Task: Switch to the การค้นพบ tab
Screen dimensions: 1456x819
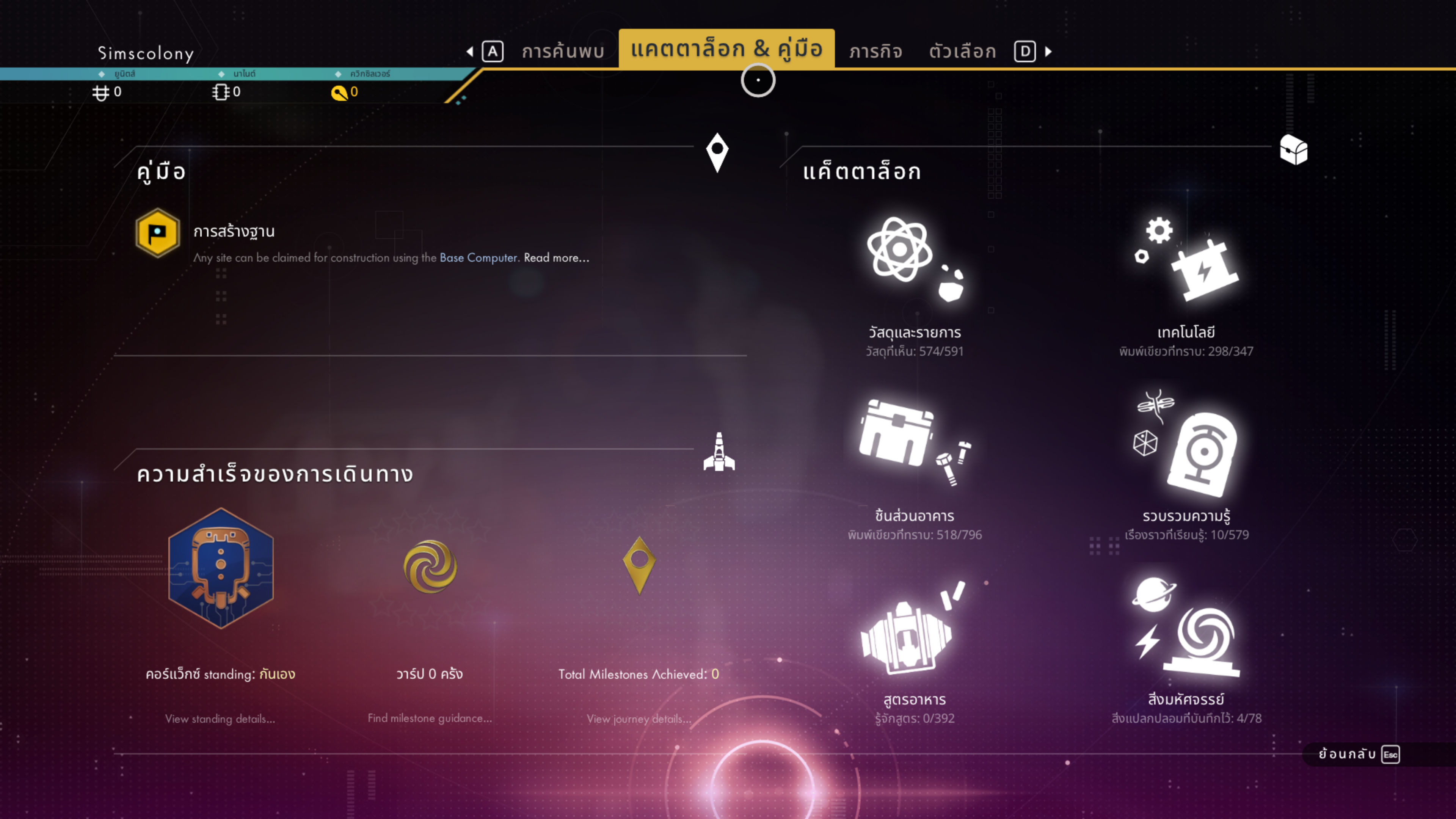Action: tap(562, 52)
